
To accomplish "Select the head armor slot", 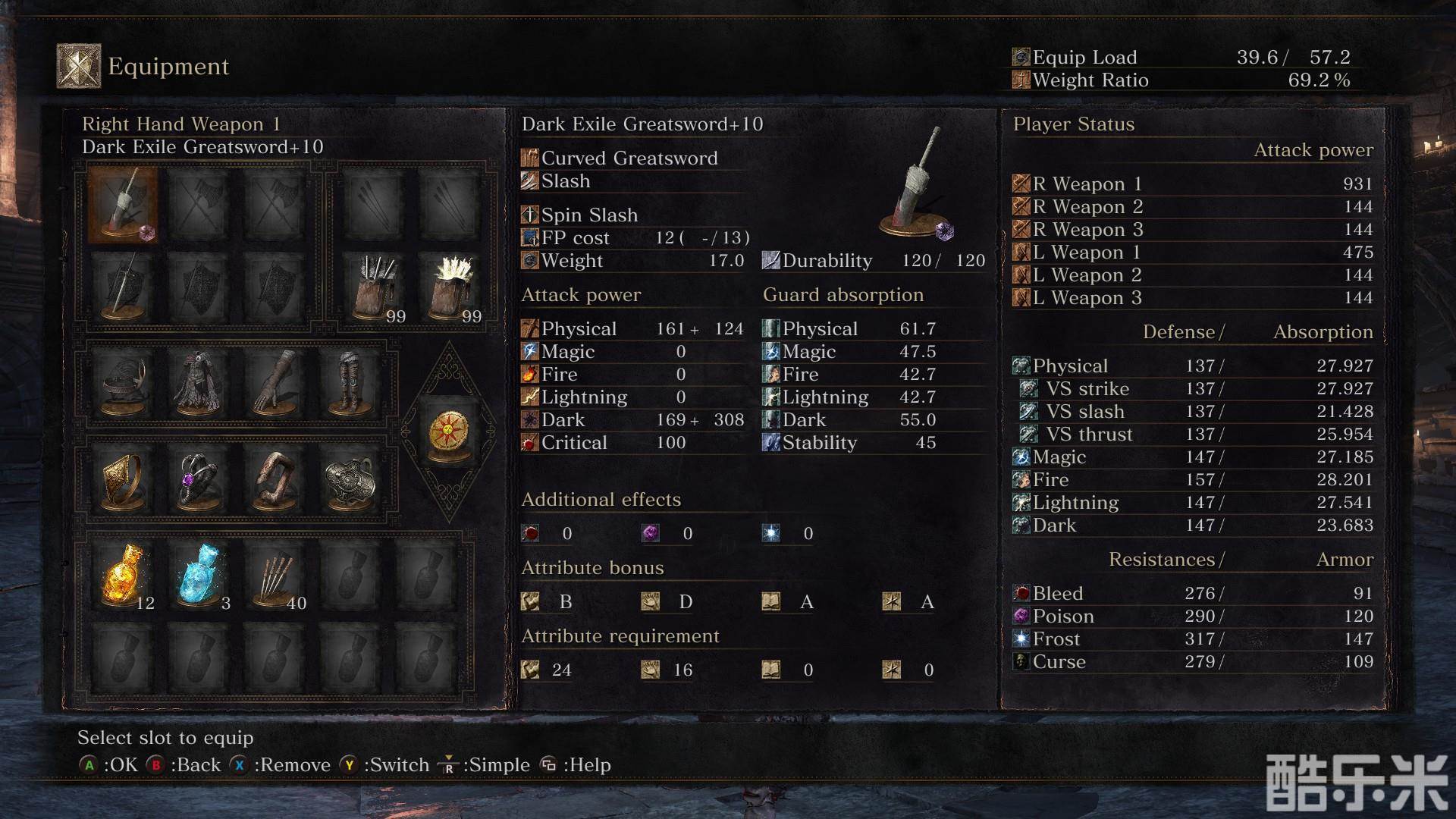I will point(123,383).
